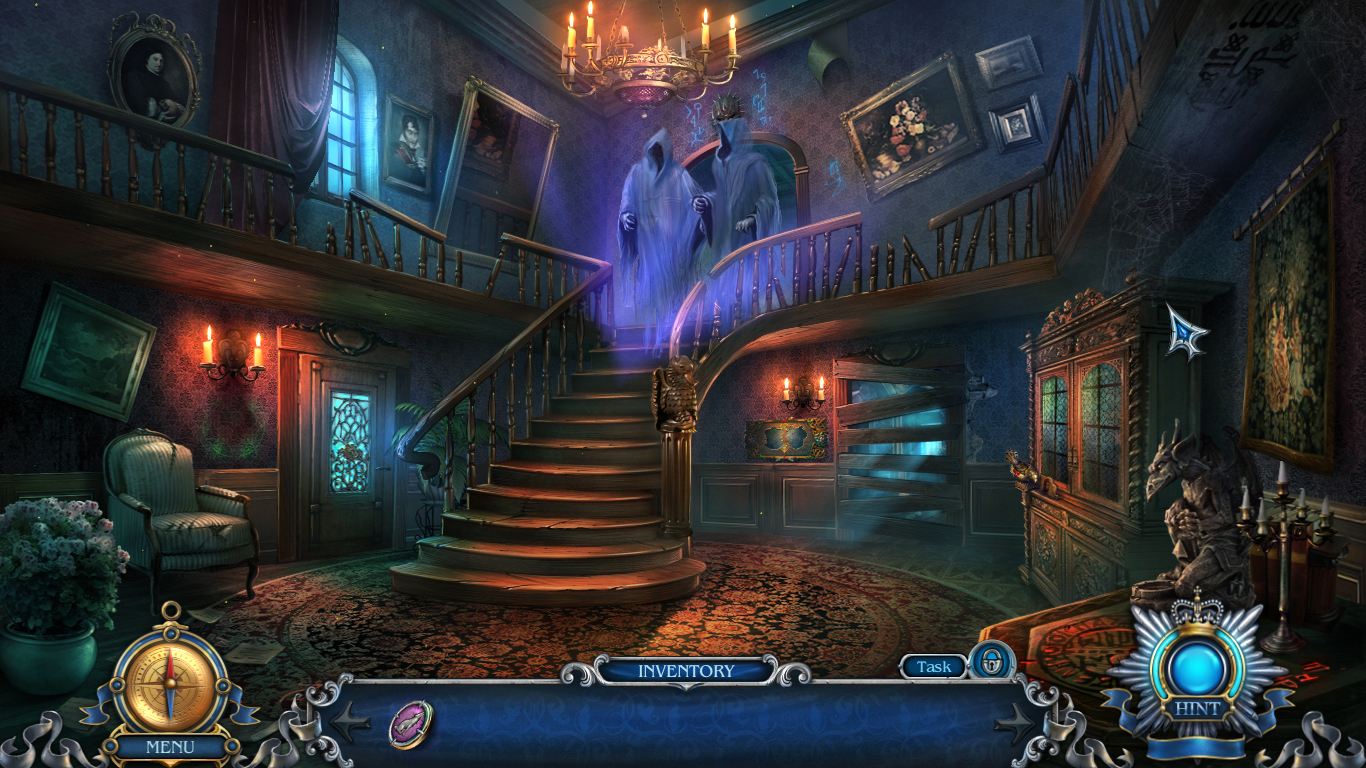1366x768 pixels.
Task: Use the Hint orb
Action: (1196, 668)
